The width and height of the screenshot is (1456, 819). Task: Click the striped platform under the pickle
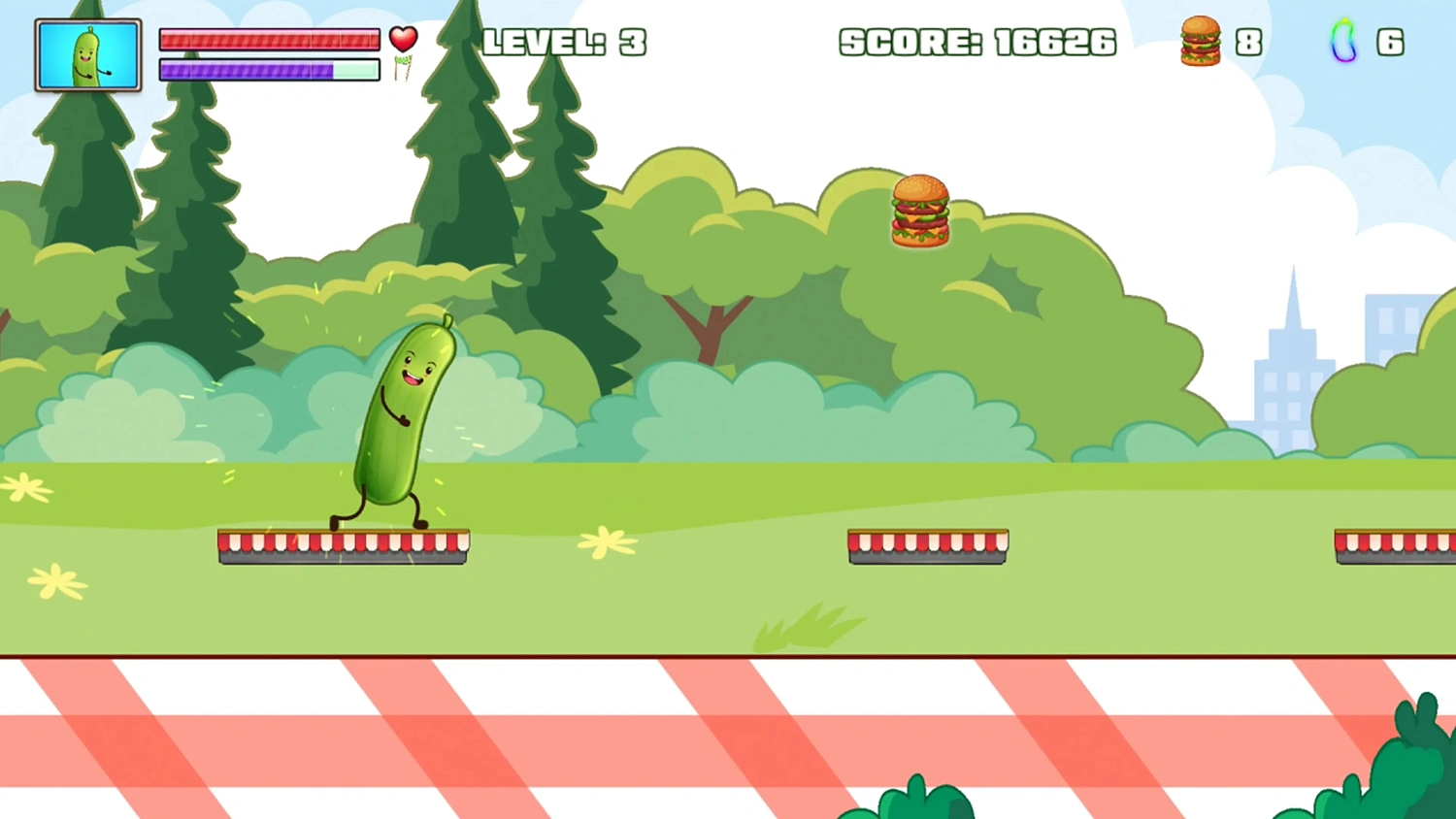click(342, 545)
